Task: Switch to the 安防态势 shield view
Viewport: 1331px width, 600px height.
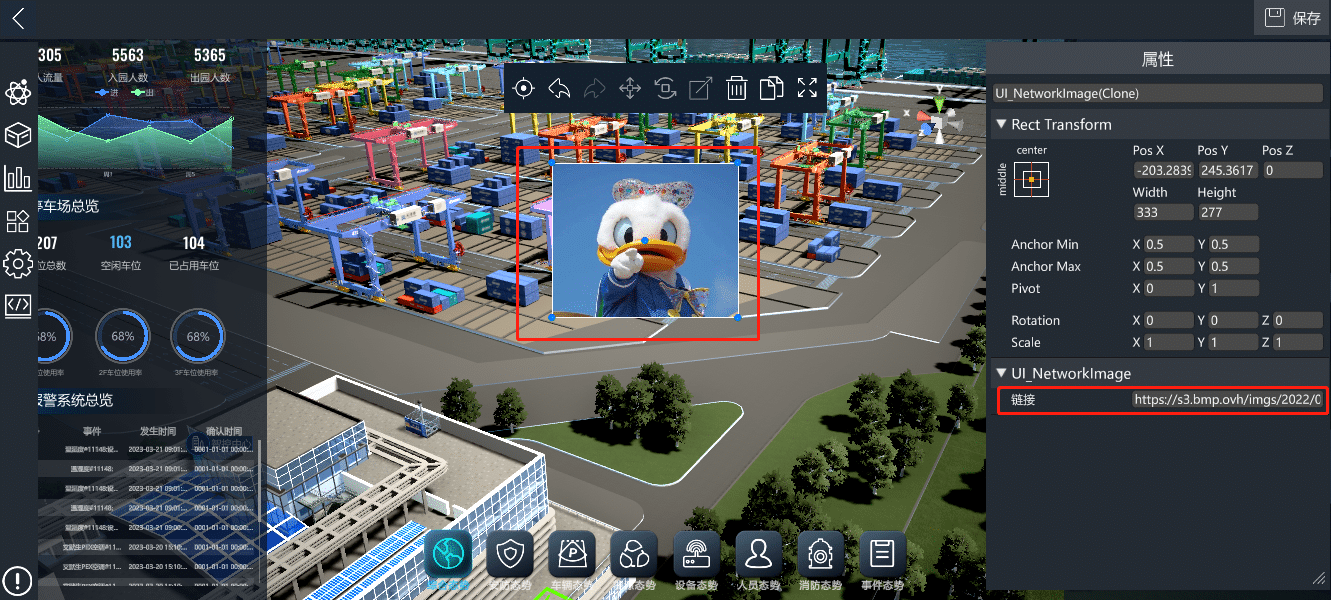Action: 511,553
